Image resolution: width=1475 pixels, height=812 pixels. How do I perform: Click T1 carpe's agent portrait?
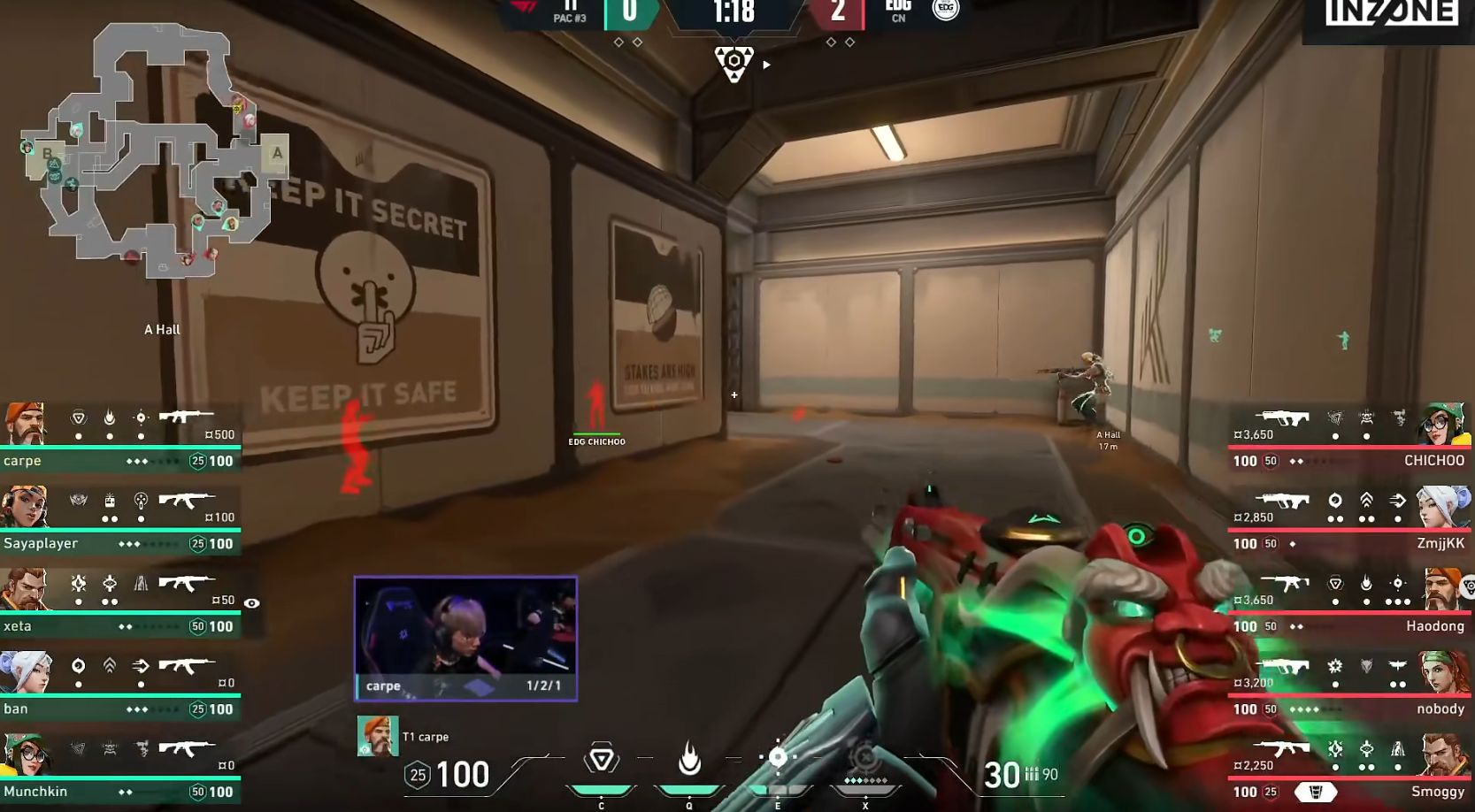click(x=378, y=737)
